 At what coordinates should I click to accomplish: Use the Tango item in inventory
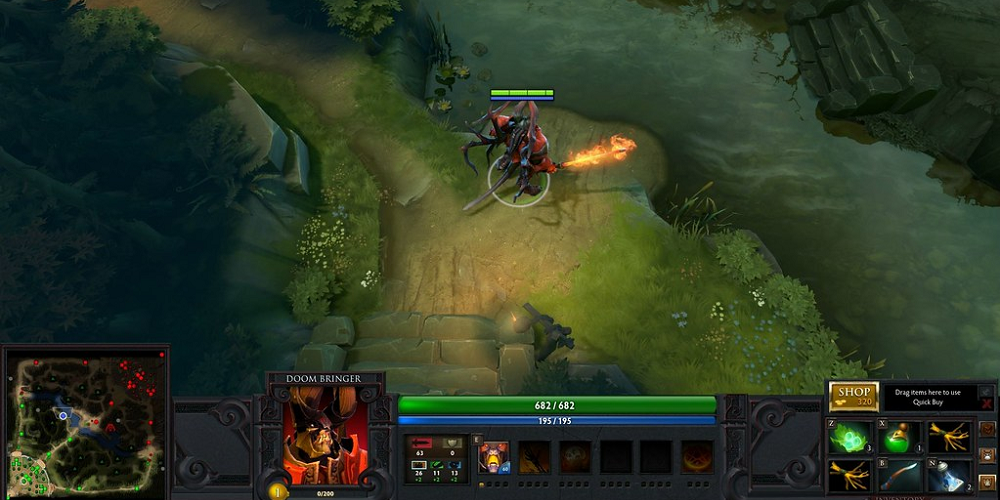point(850,437)
